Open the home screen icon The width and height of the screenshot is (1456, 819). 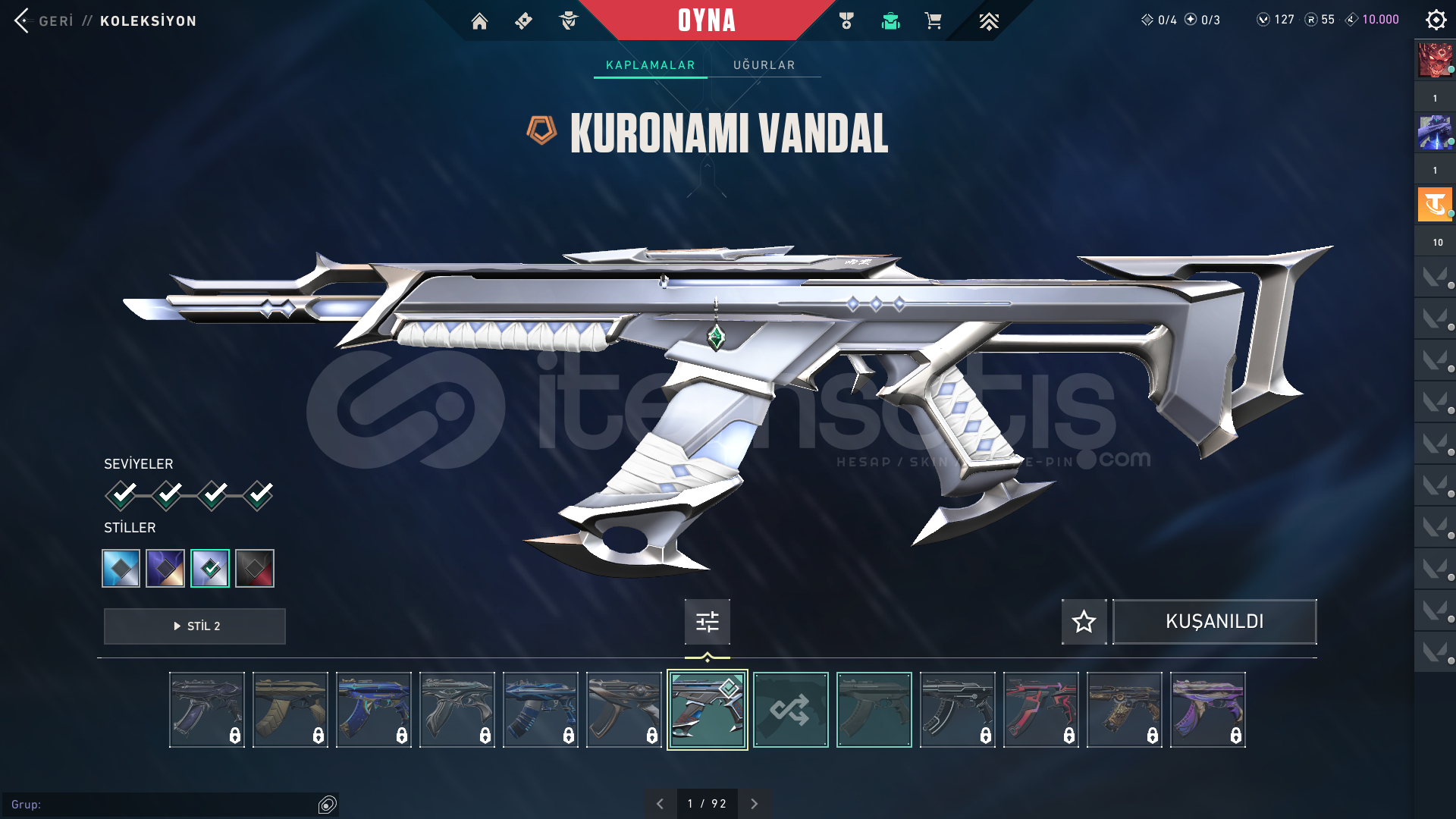pyautogui.click(x=480, y=21)
